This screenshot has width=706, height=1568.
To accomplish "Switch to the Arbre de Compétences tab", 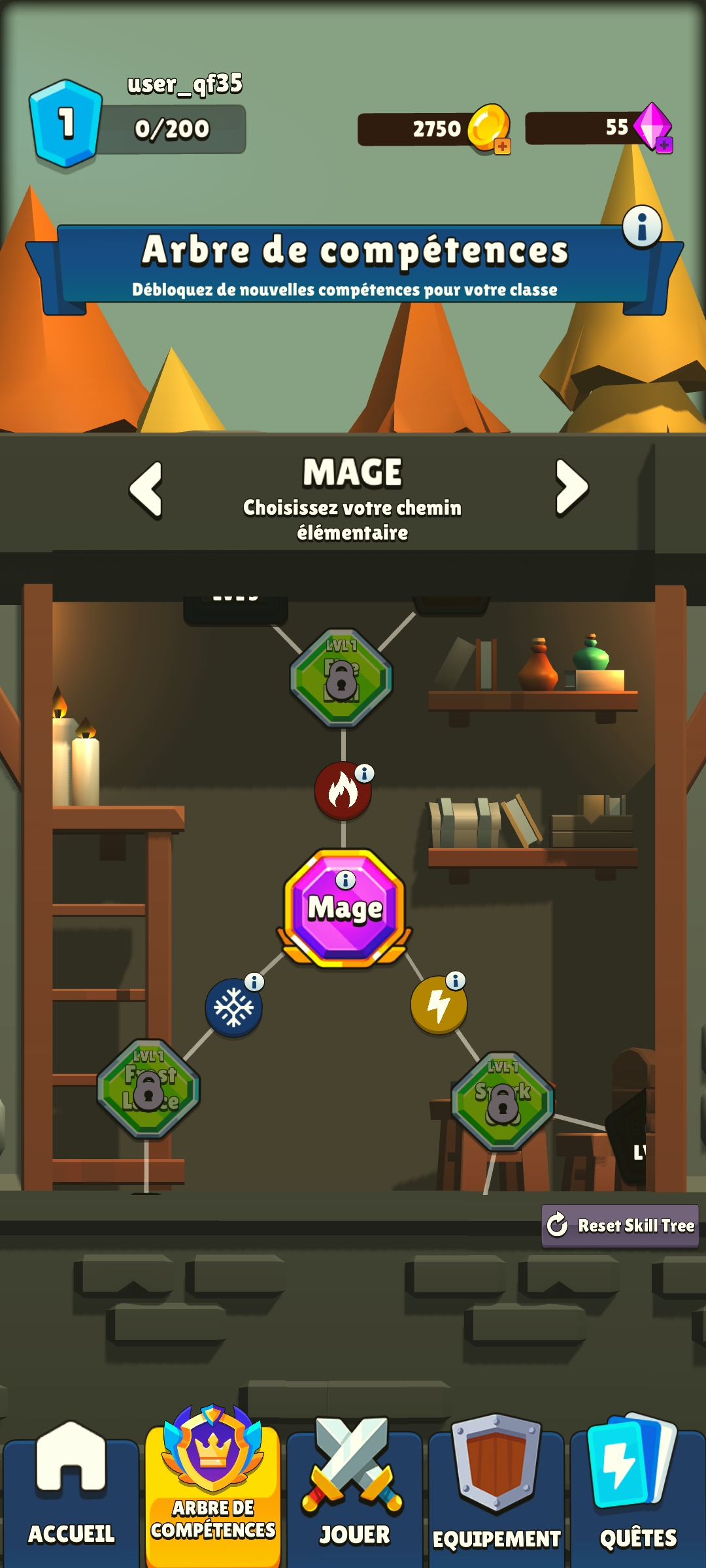I will point(212,1491).
